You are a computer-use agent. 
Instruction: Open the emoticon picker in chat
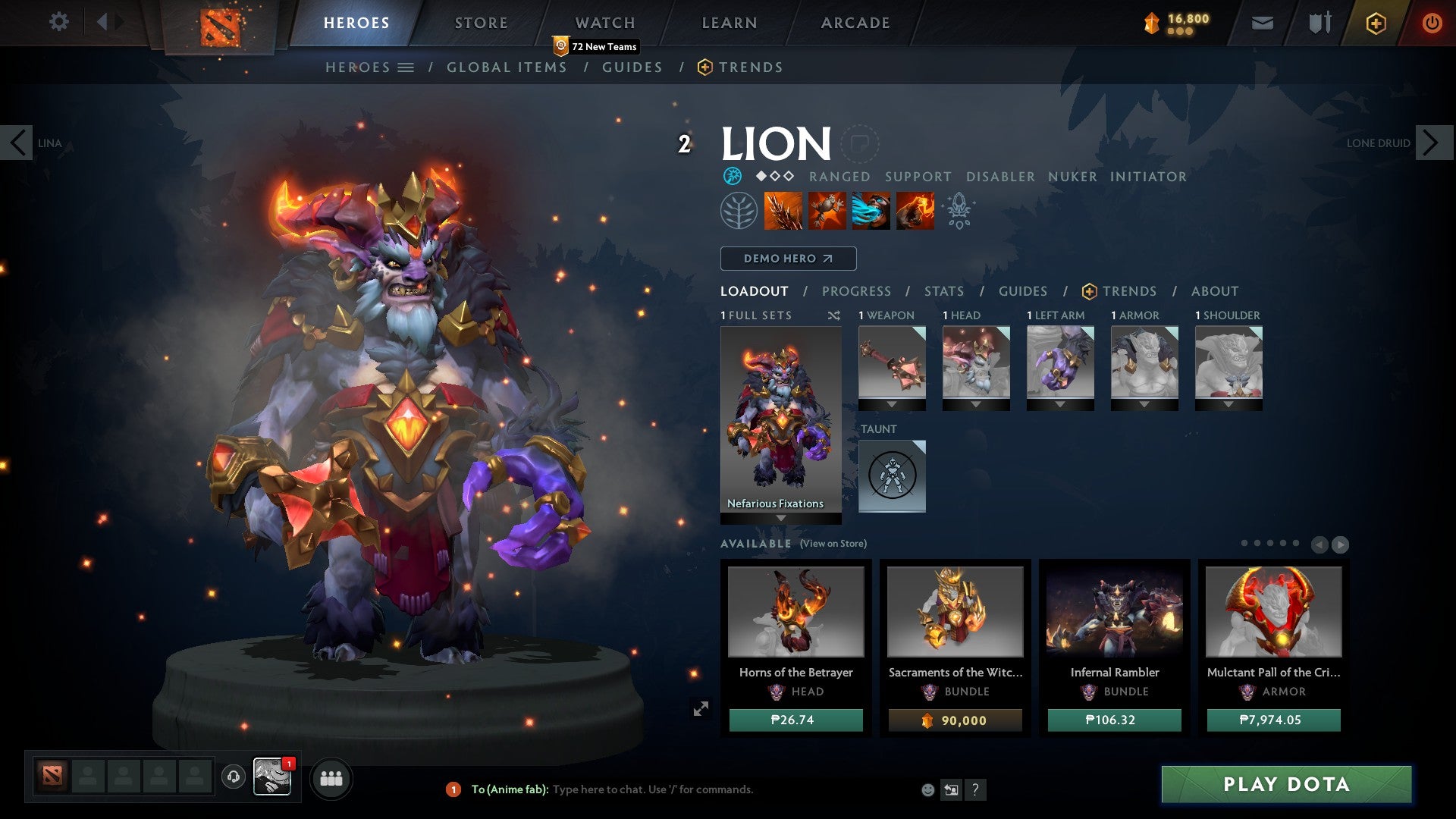click(x=927, y=789)
